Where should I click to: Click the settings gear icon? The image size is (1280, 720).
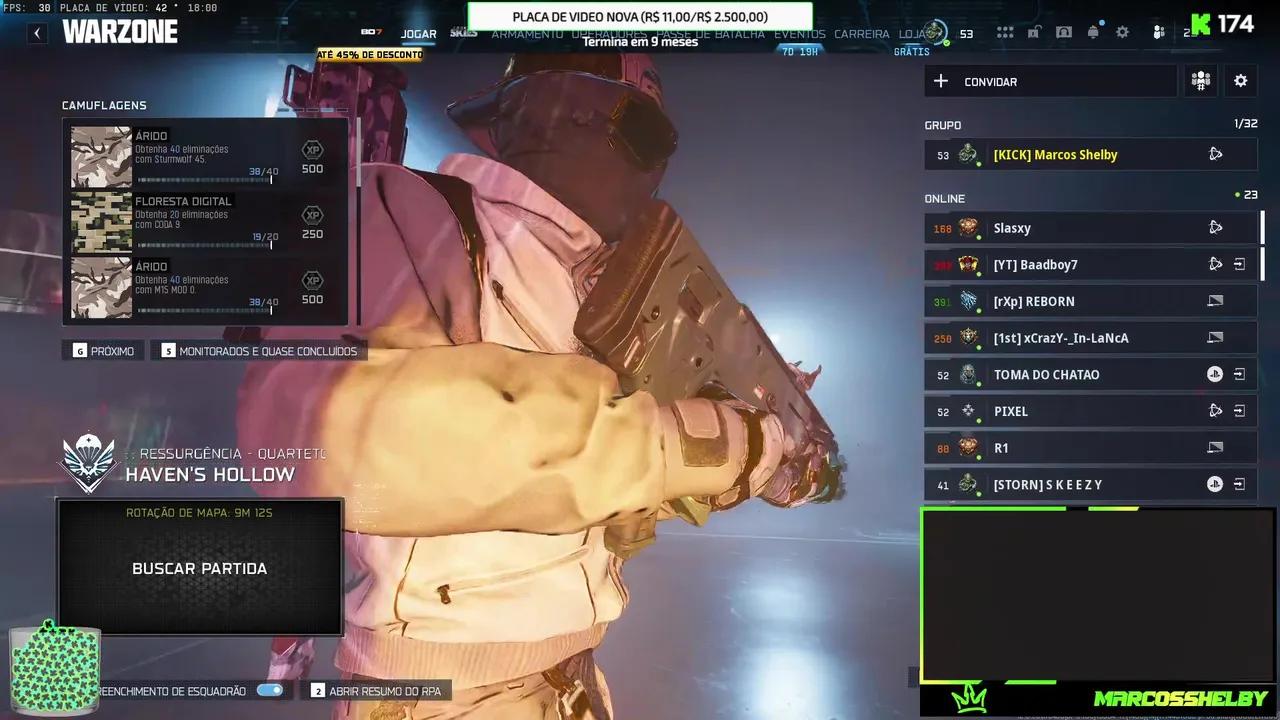(x=1123, y=32)
